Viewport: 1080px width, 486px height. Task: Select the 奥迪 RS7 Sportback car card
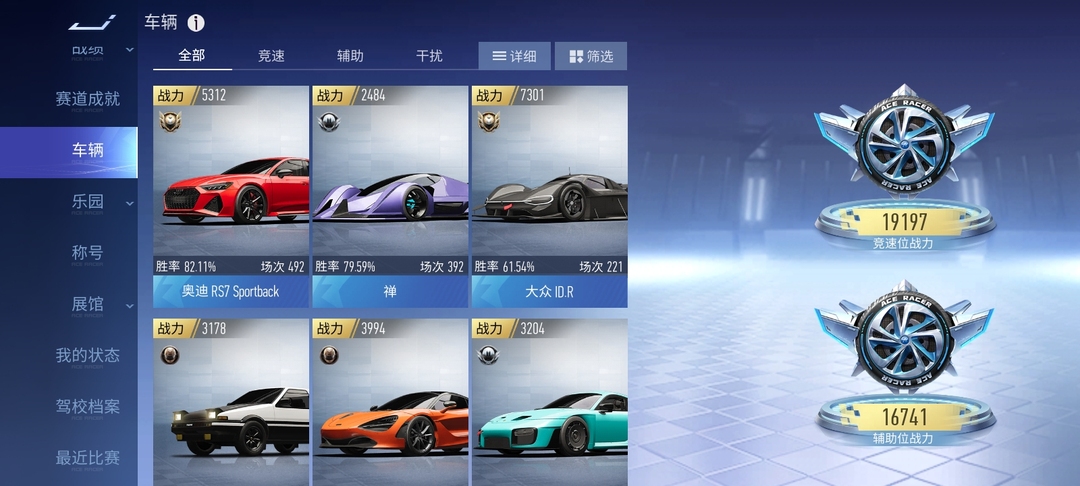click(x=230, y=196)
